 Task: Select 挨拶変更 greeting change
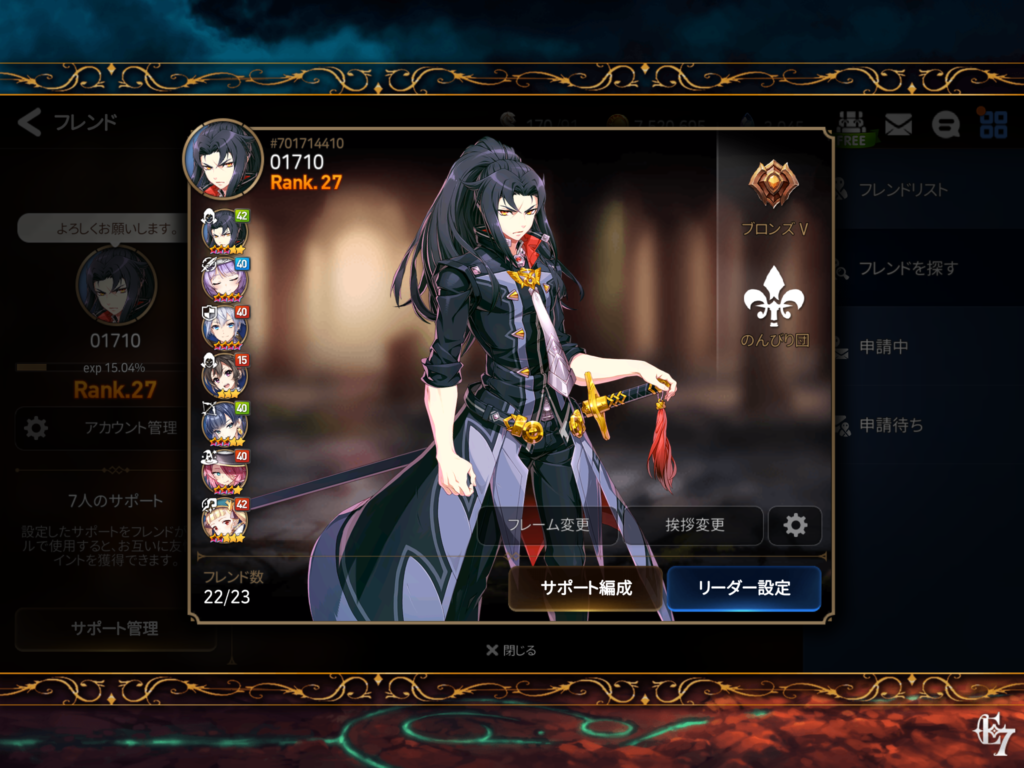[x=695, y=525]
